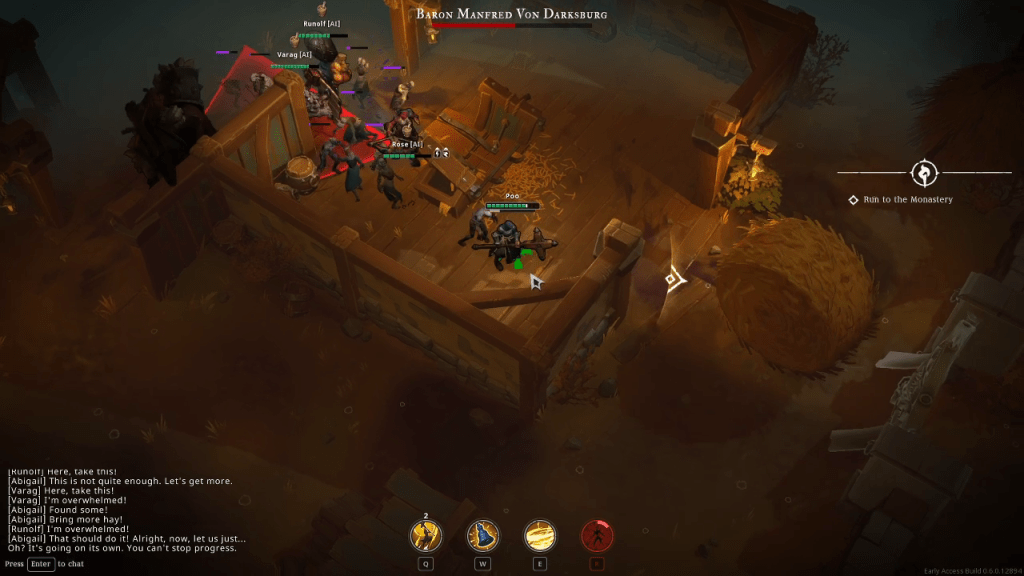Open the chat log panel
Image resolution: width=1024 pixels, height=576 pixels.
[x=125, y=509]
